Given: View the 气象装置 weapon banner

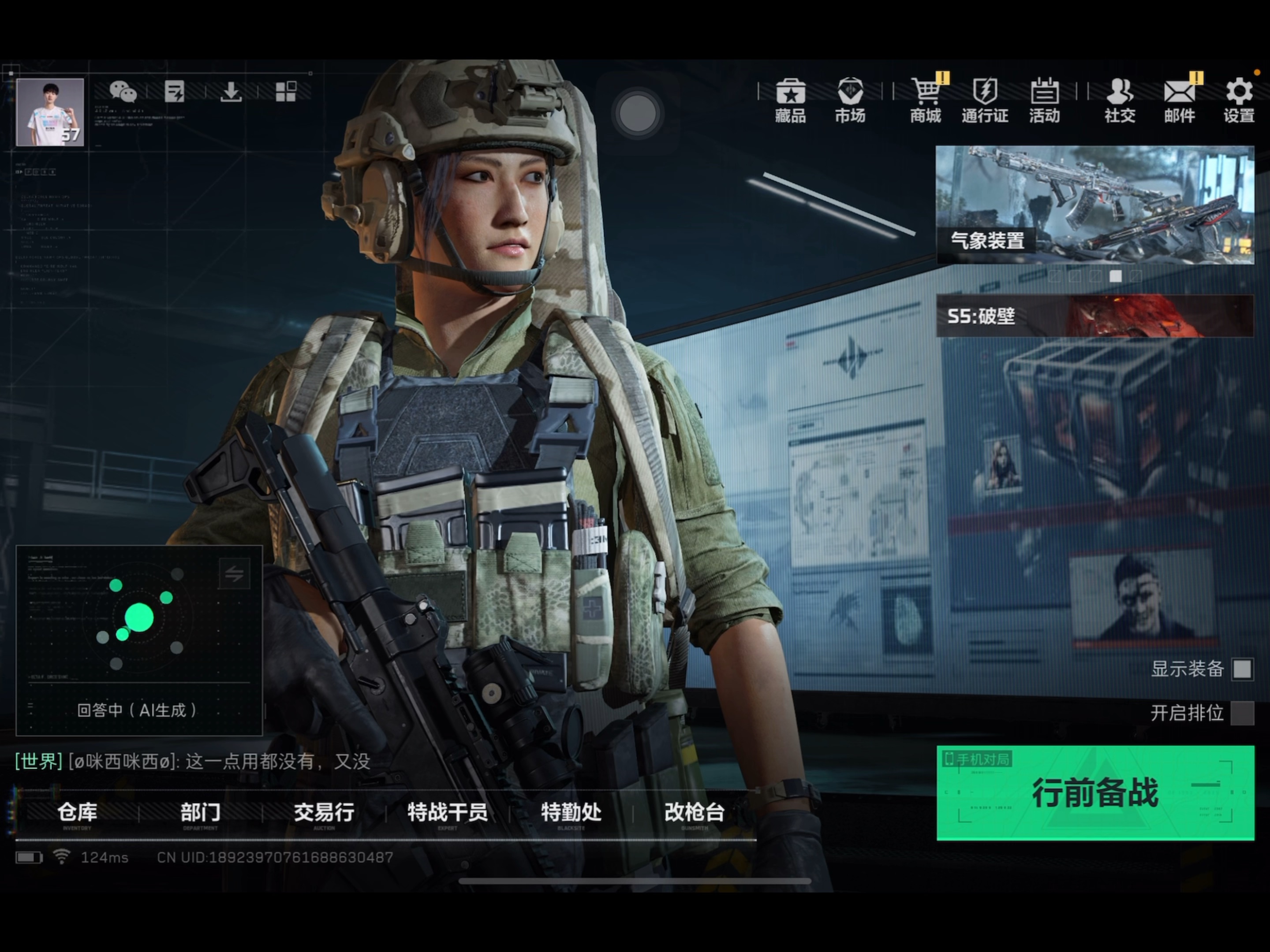Looking at the screenshot, I should coord(1094,205).
